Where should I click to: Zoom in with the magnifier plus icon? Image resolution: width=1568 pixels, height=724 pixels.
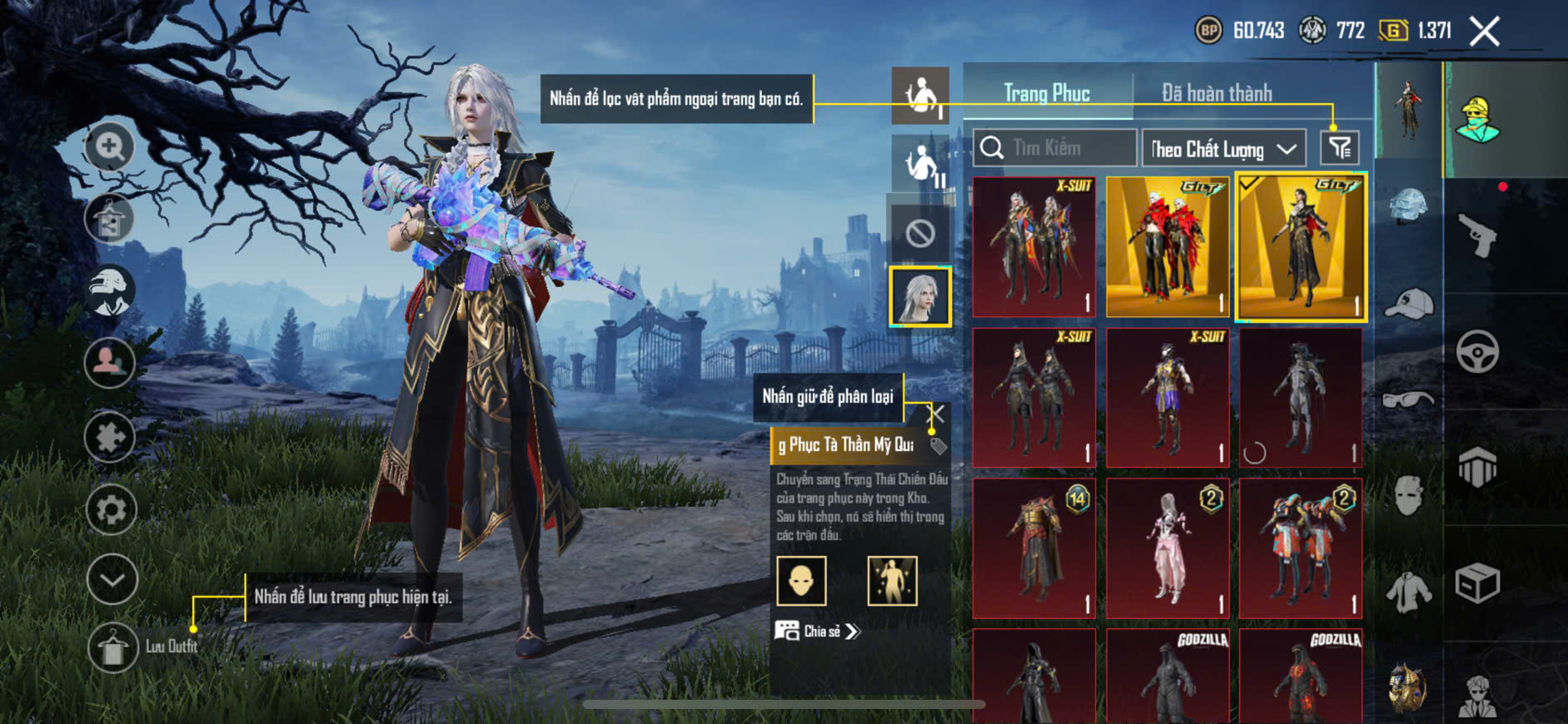point(110,147)
